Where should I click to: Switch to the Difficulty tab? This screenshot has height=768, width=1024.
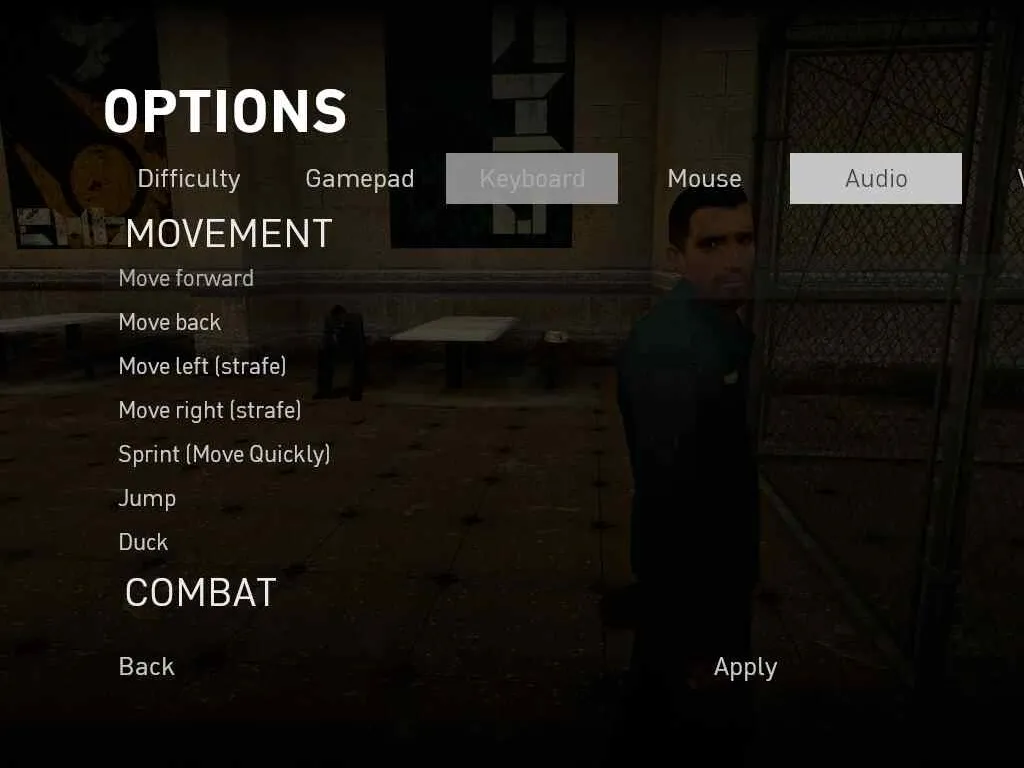click(189, 179)
